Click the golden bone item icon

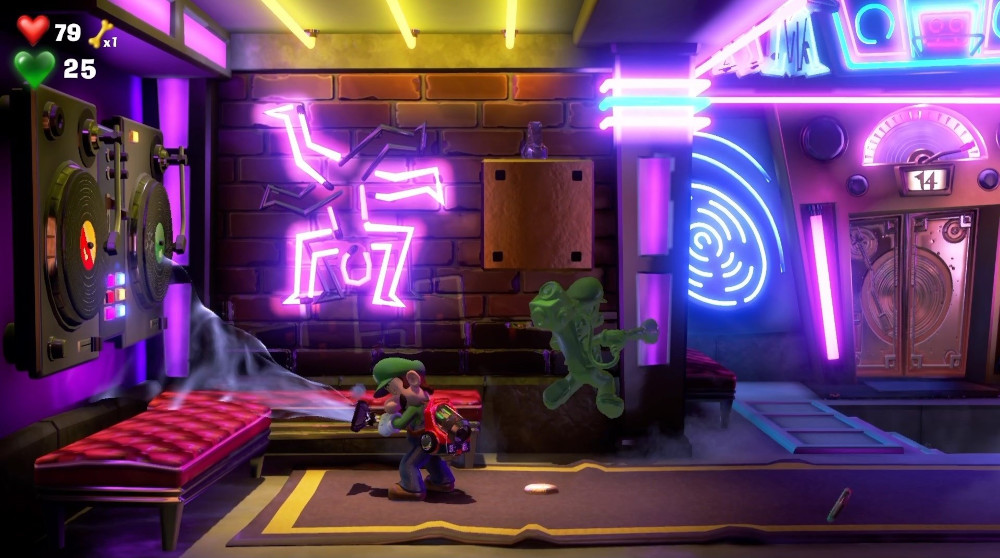pyautogui.click(x=99, y=34)
